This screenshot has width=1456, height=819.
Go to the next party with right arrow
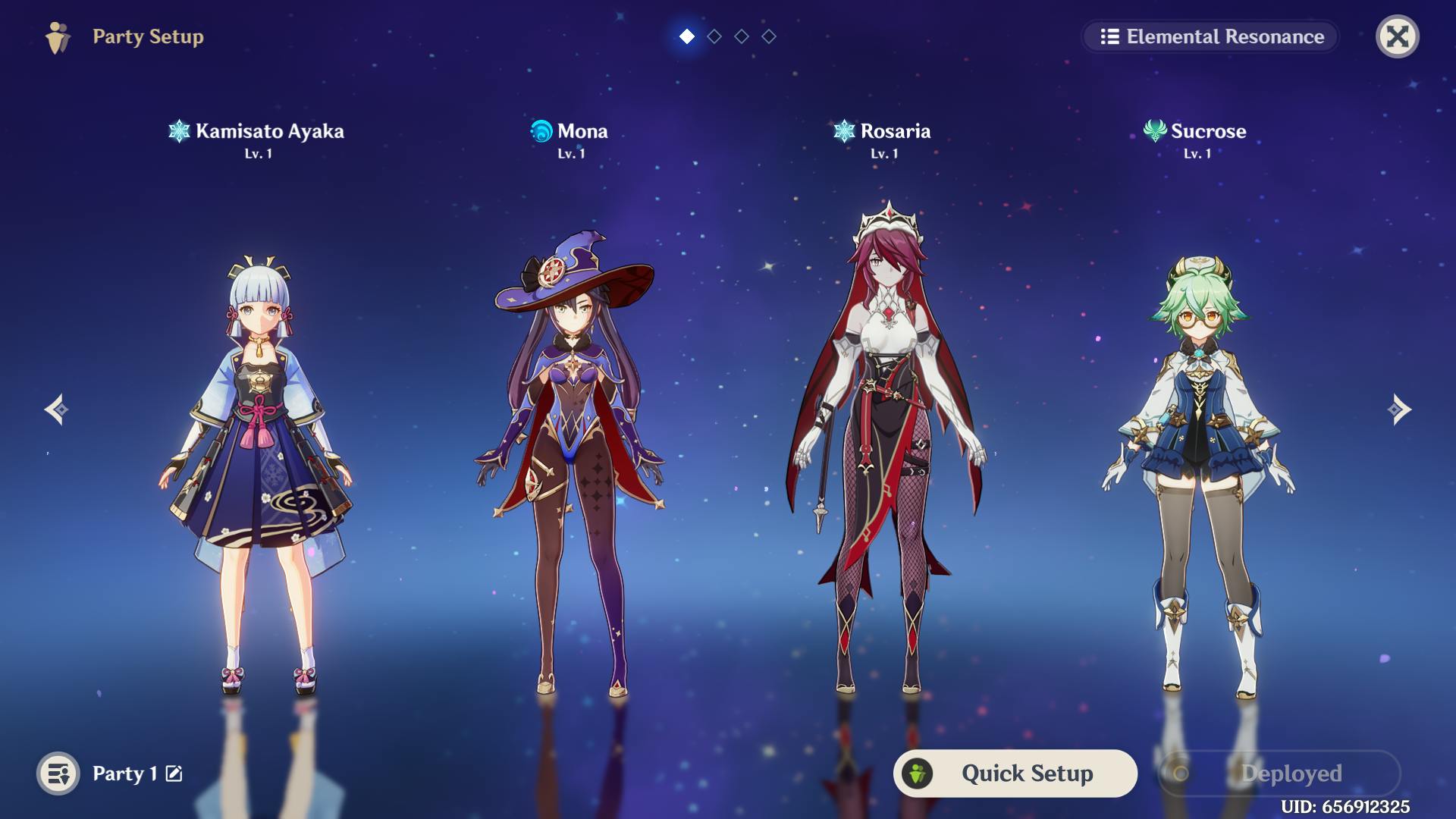coord(1399,409)
